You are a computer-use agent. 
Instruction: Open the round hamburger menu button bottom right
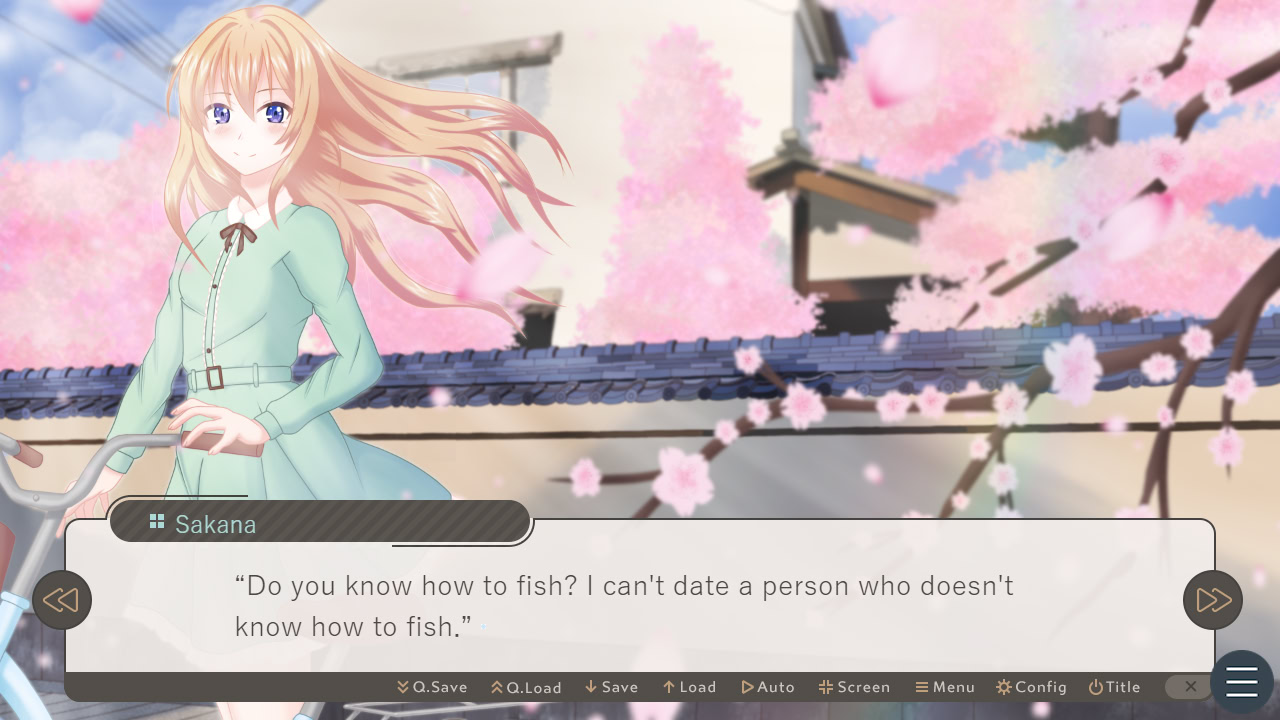click(x=1241, y=681)
